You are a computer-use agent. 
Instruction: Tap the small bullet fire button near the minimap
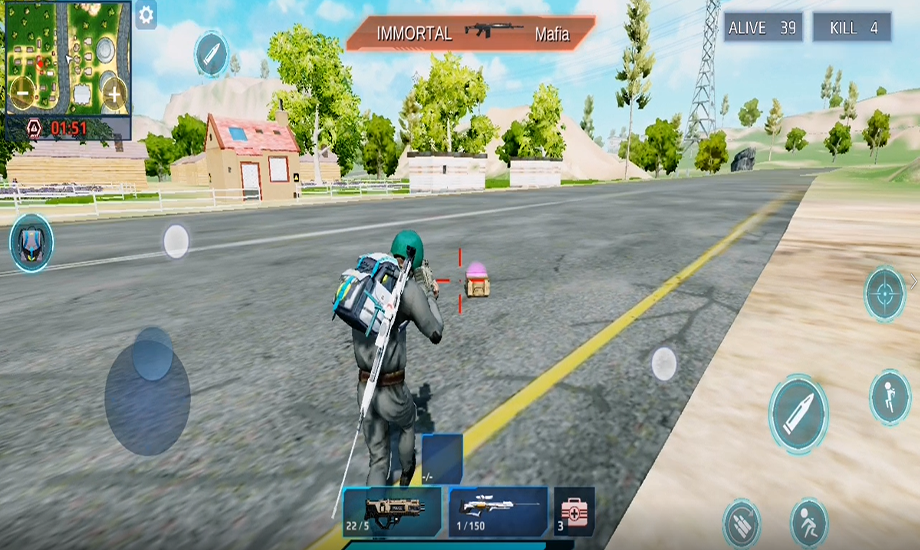211,53
